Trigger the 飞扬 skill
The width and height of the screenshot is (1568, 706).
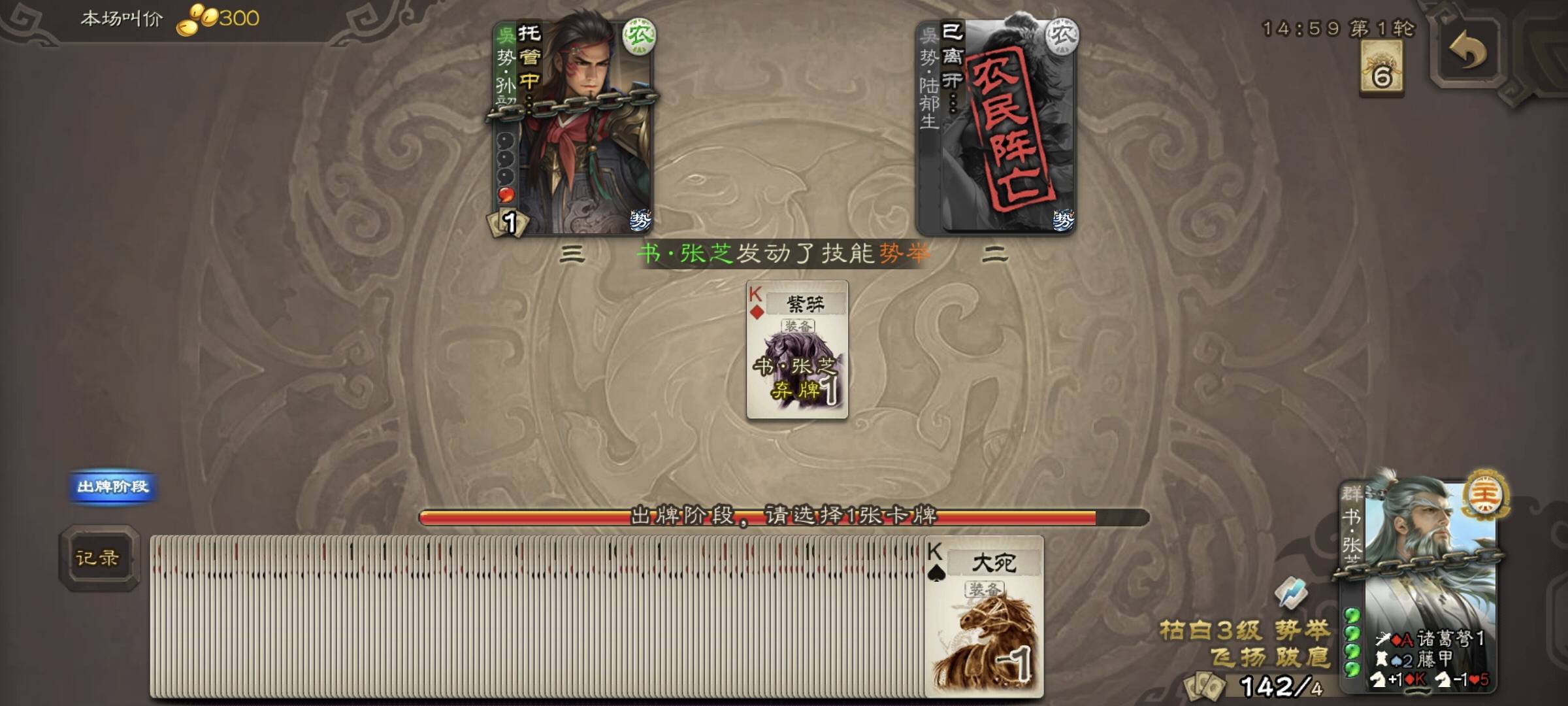(x=1236, y=658)
